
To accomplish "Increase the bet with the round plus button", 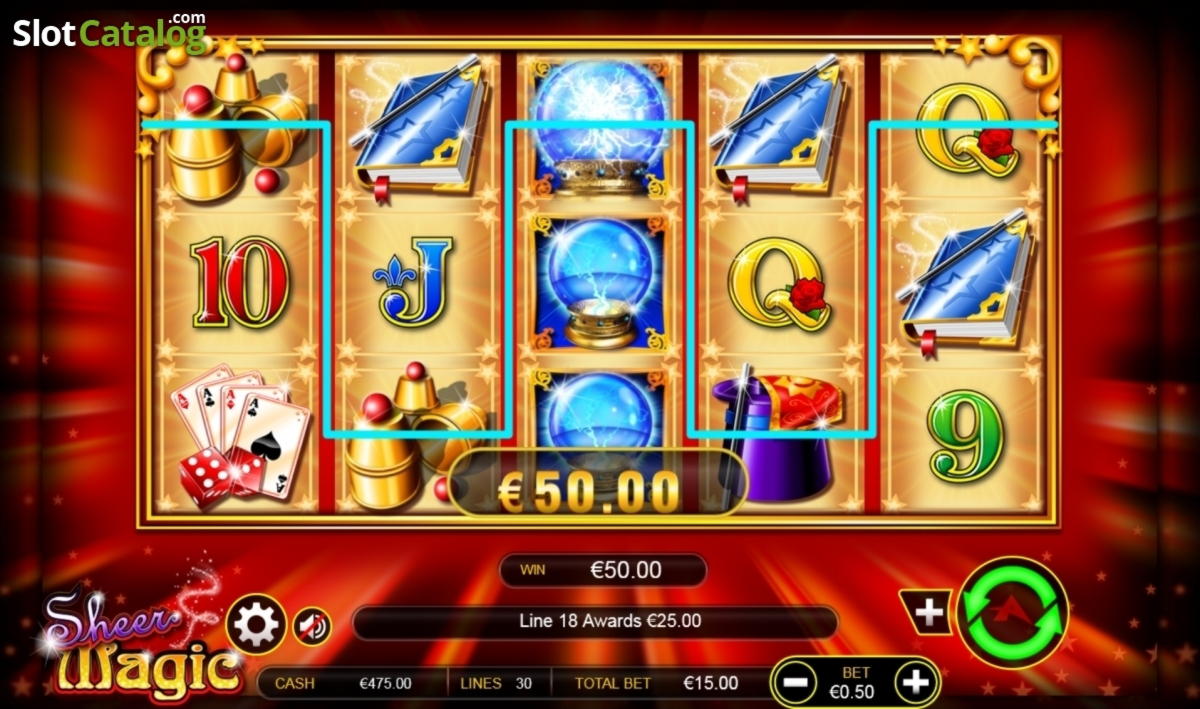I will click(x=916, y=683).
